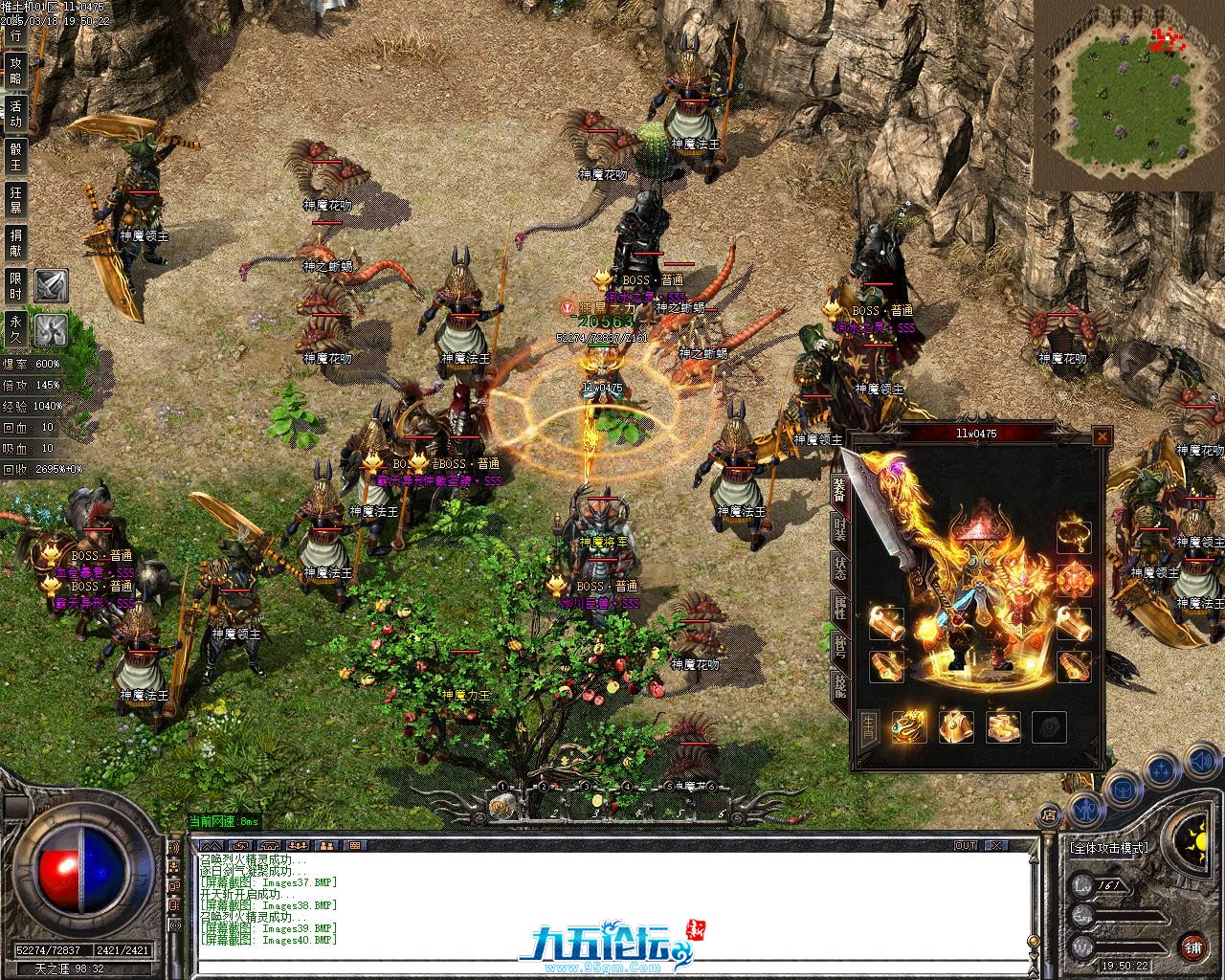Click the golden boots equipment slot
Screen dimensions: 1225x980
click(x=1003, y=727)
